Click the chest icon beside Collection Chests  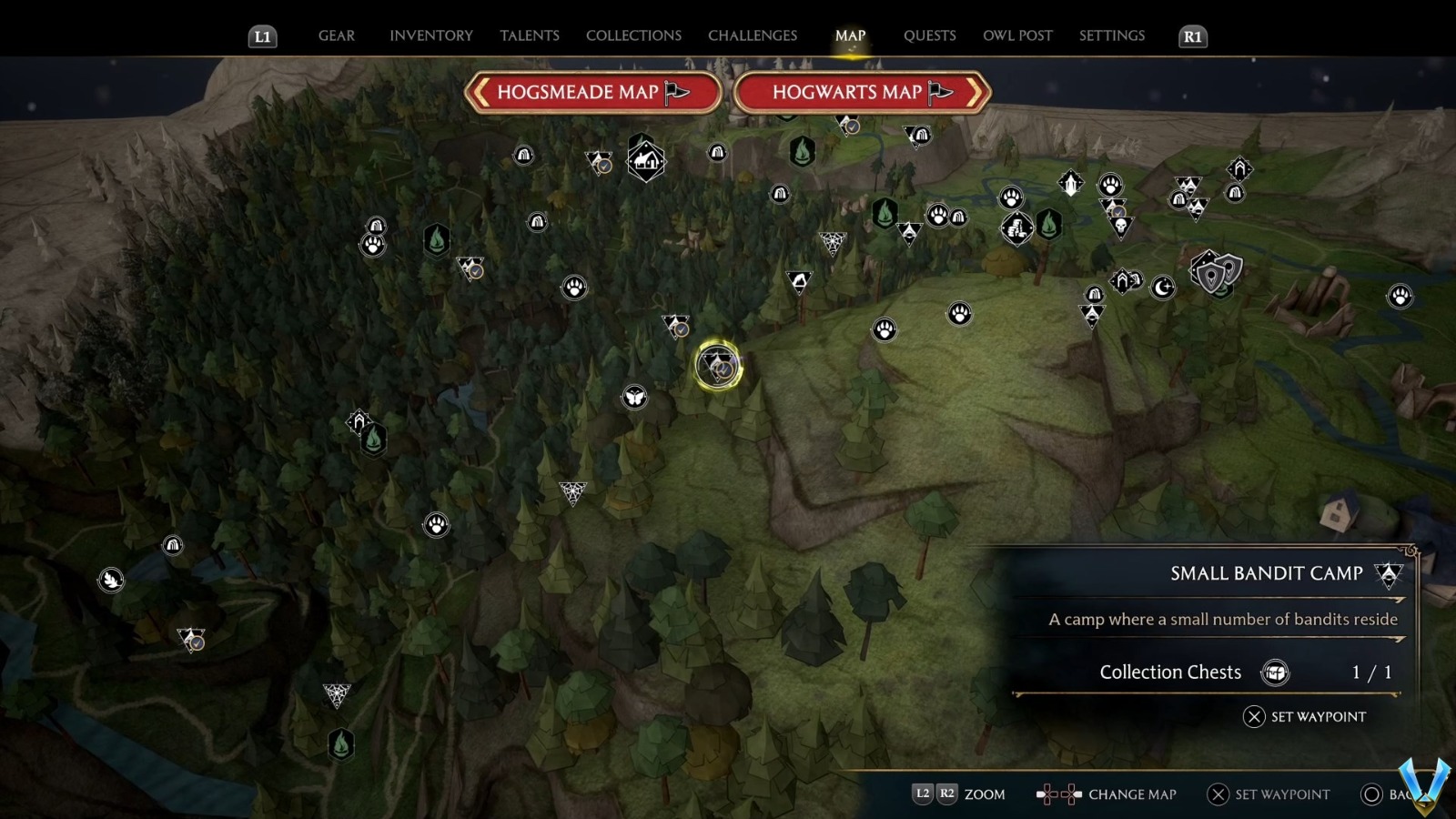click(x=1277, y=672)
